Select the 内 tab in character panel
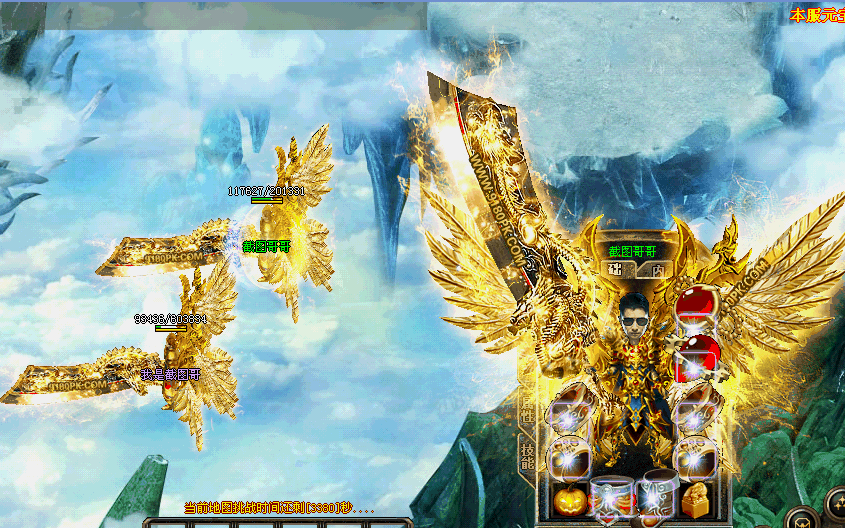 [x=656, y=270]
